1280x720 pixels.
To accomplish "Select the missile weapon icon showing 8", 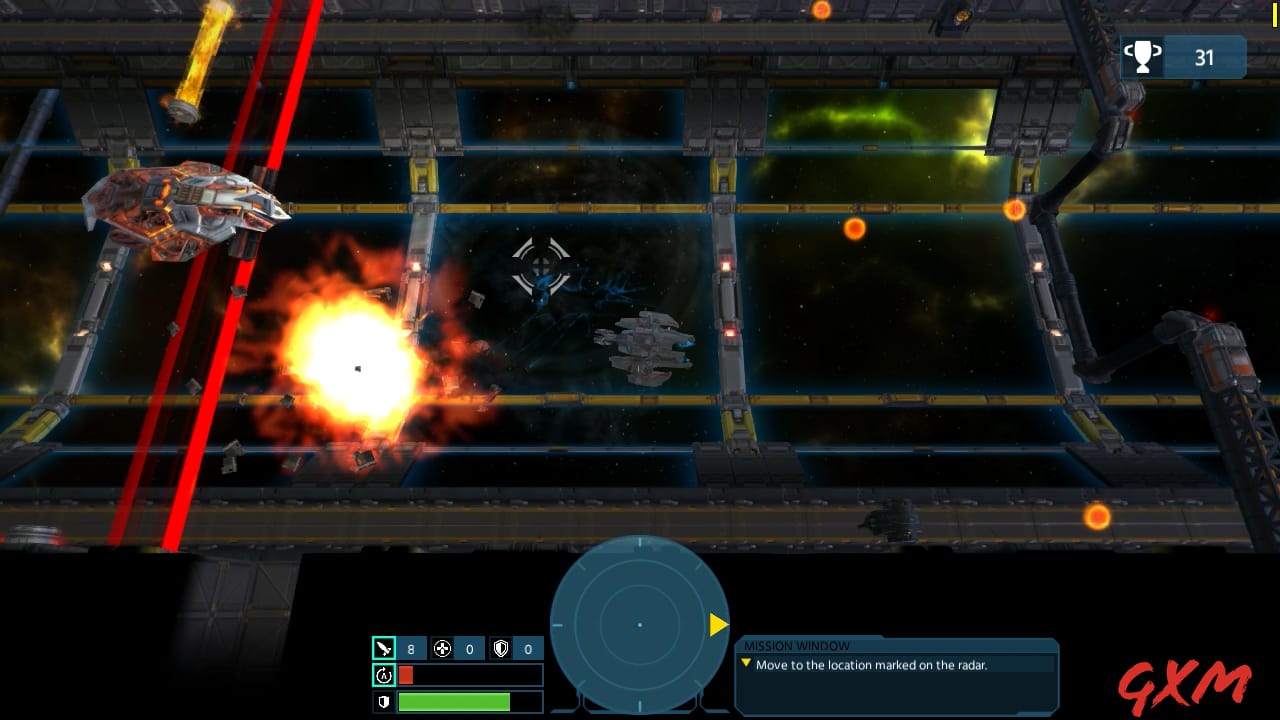I will point(385,648).
